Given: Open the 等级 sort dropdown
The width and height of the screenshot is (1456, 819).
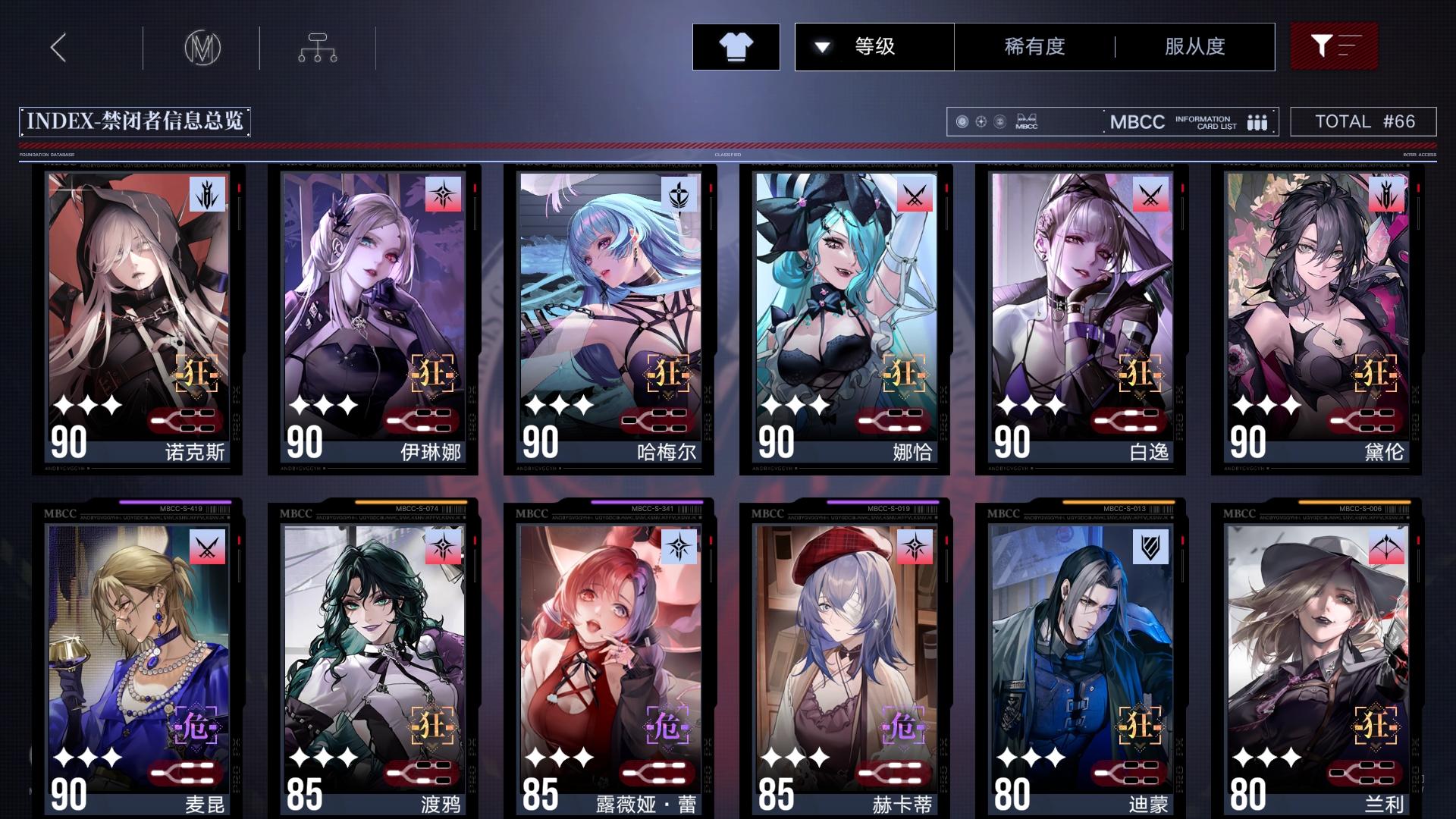Looking at the screenshot, I should pyautogui.click(x=873, y=46).
